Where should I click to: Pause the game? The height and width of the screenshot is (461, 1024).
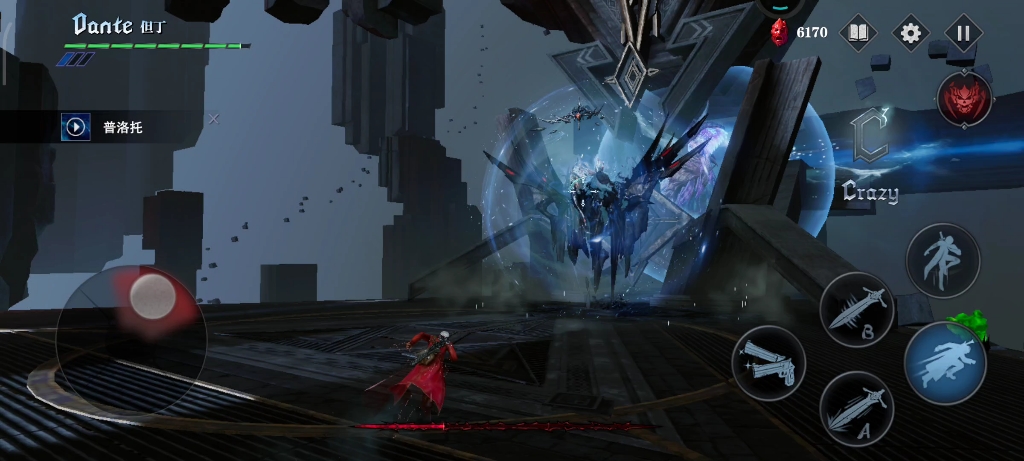pos(963,33)
